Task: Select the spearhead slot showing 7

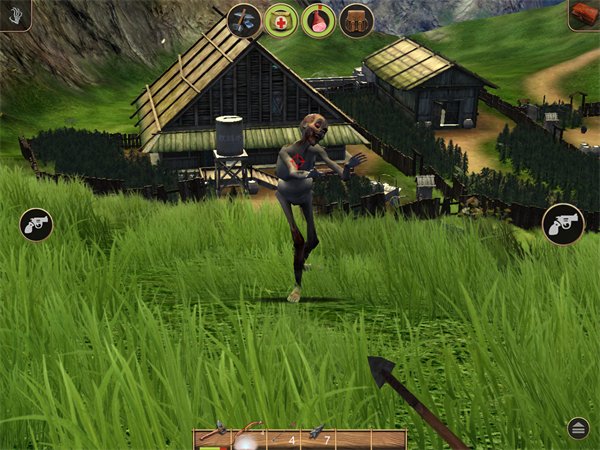Action: [320, 438]
